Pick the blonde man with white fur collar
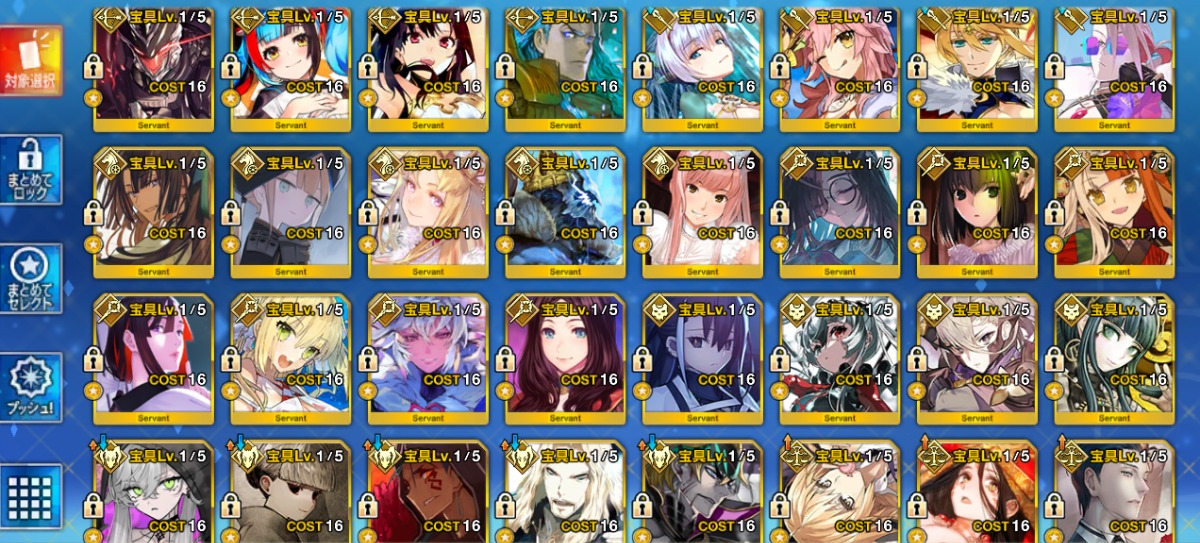 coord(977,70)
